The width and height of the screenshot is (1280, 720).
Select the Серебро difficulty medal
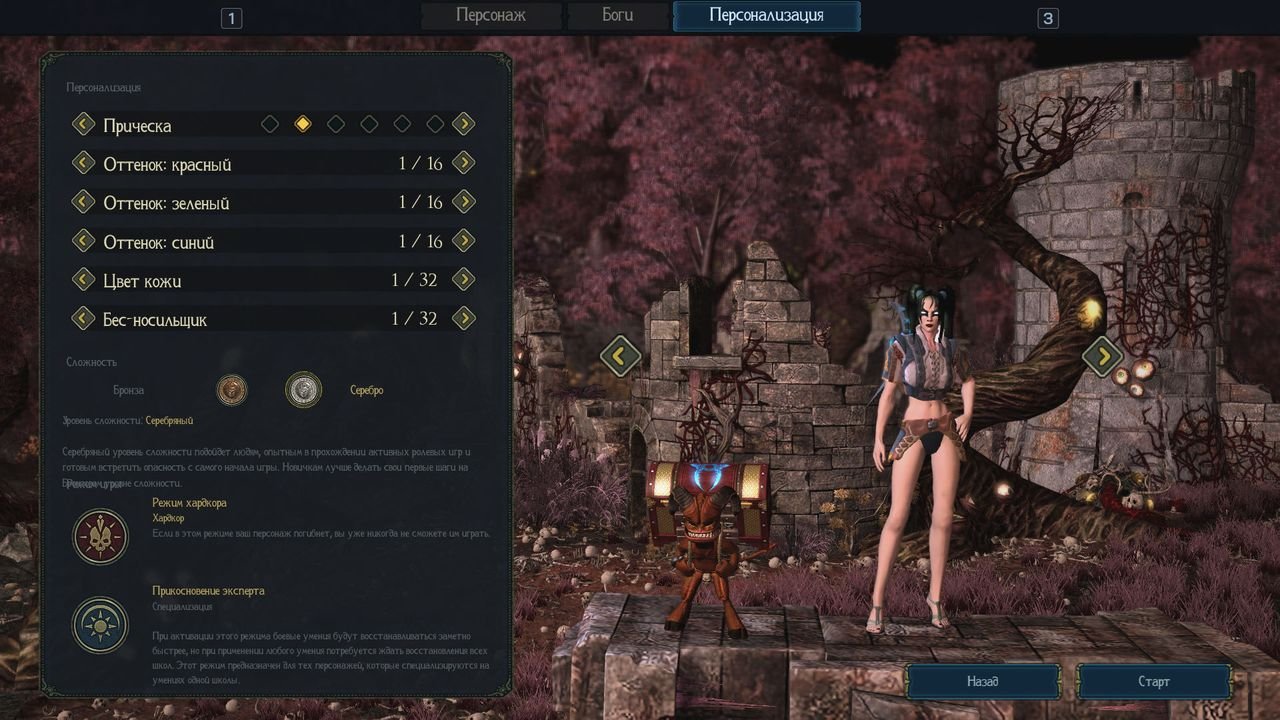coord(303,390)
